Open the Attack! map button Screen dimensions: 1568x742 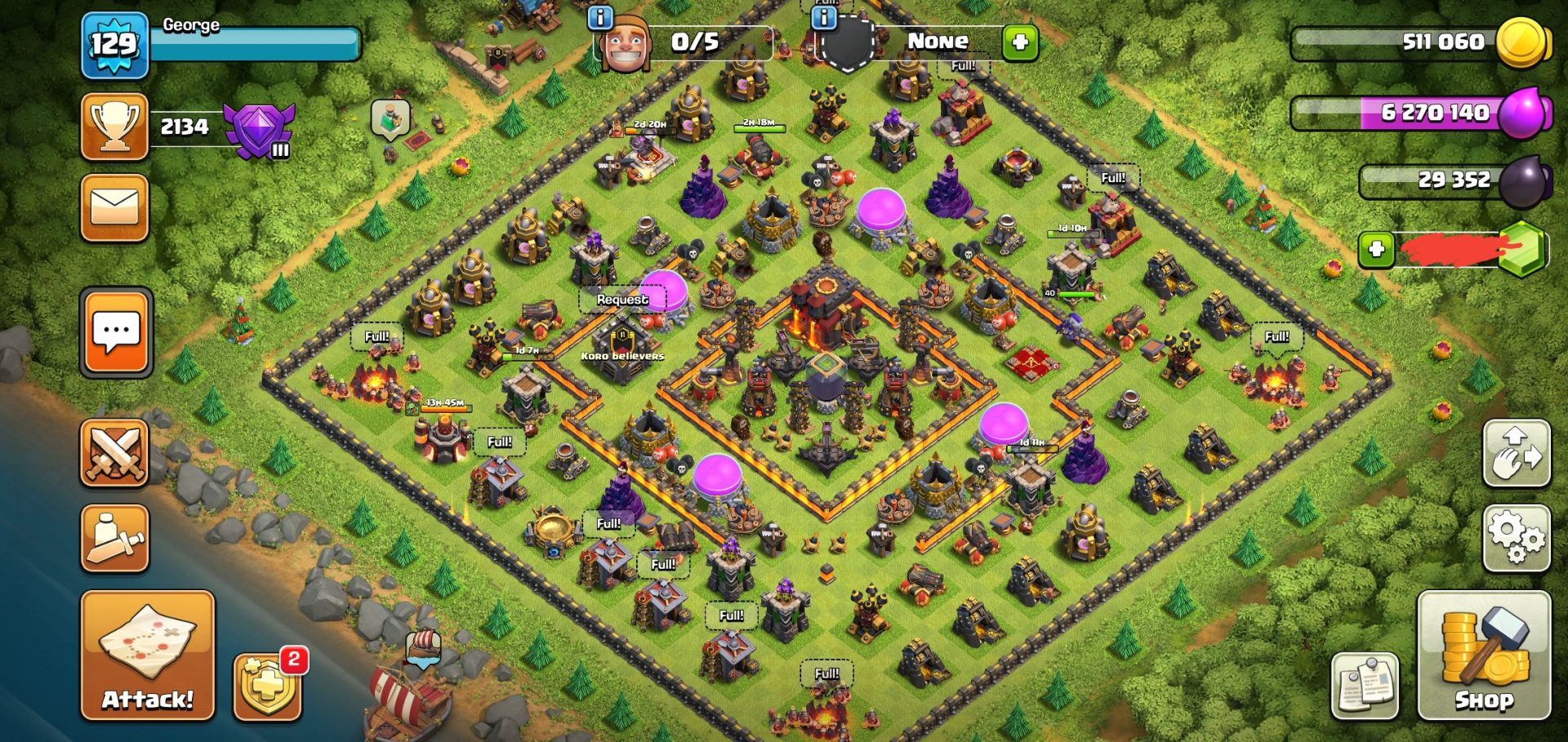click(148, 655)
